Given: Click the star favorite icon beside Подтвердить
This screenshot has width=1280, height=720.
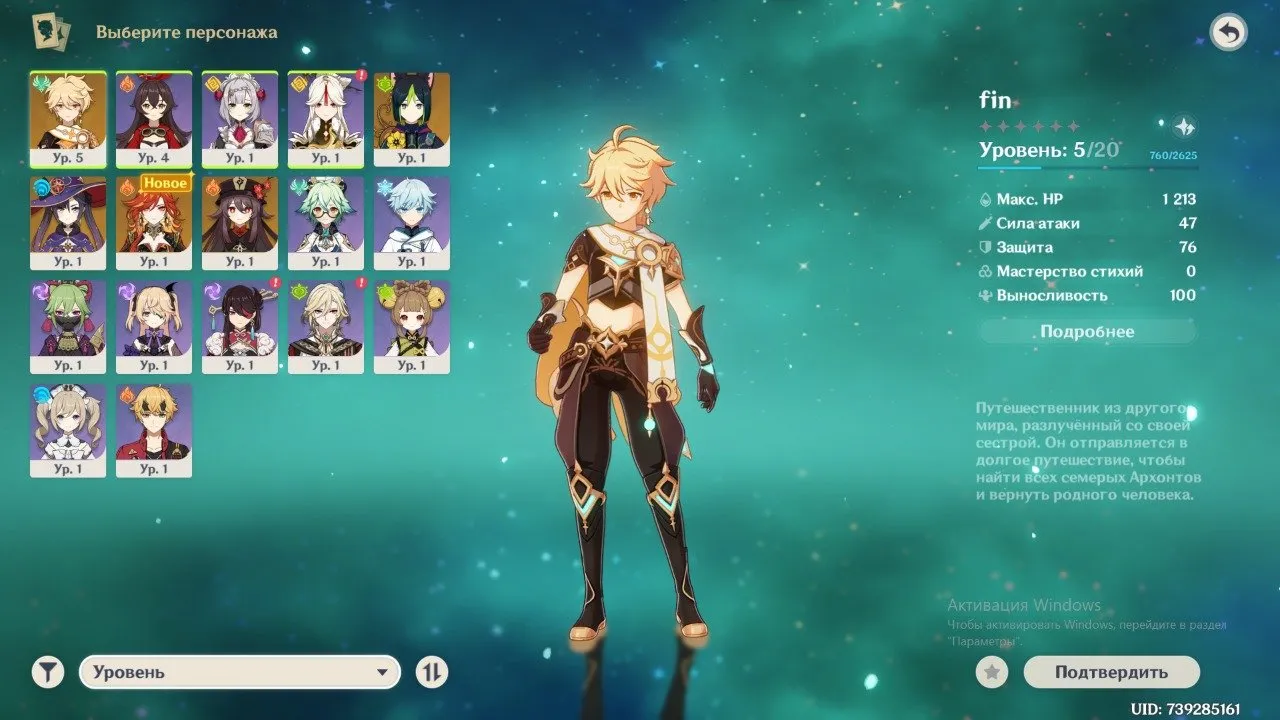Looking at the screenshot, I should coord(990,673).
